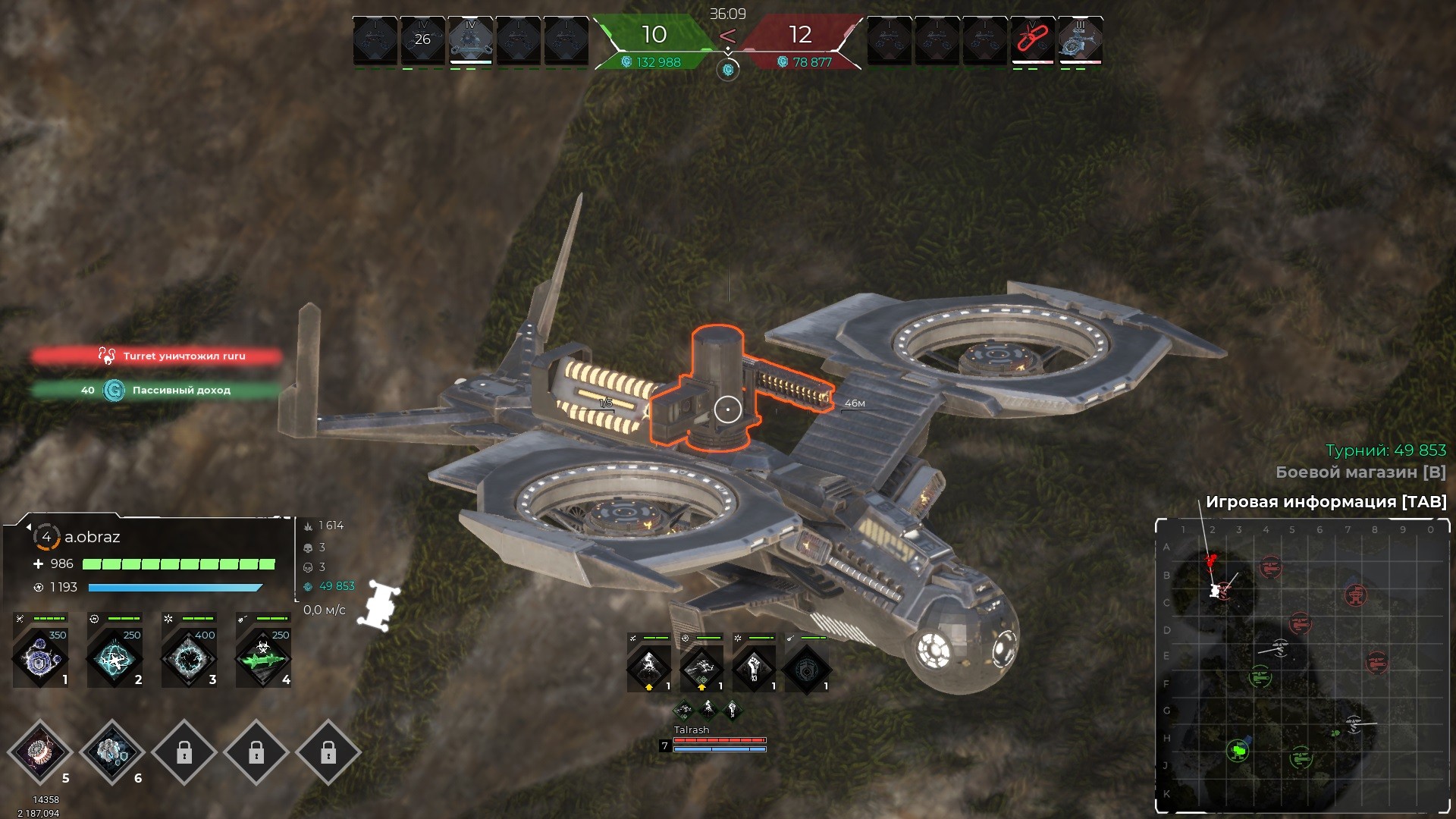Open the Боевой магазин combat shop

1360,472
